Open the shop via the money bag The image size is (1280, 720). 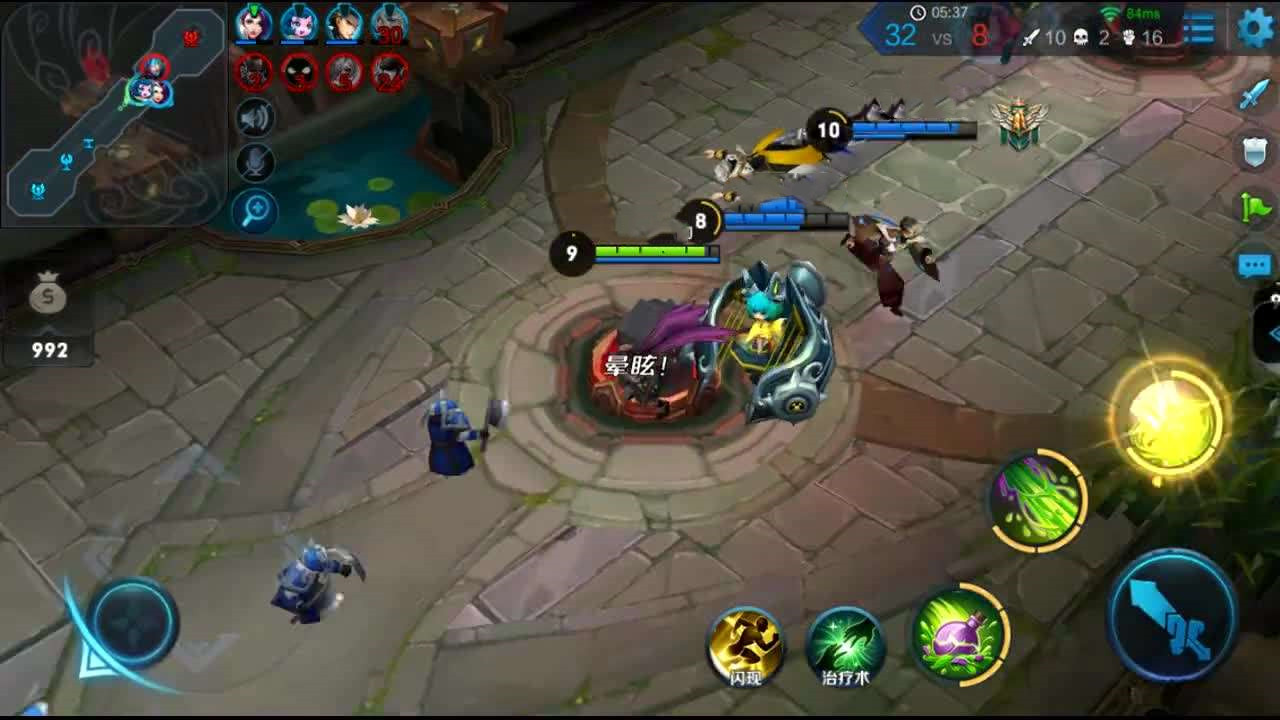tap(48, 297)
